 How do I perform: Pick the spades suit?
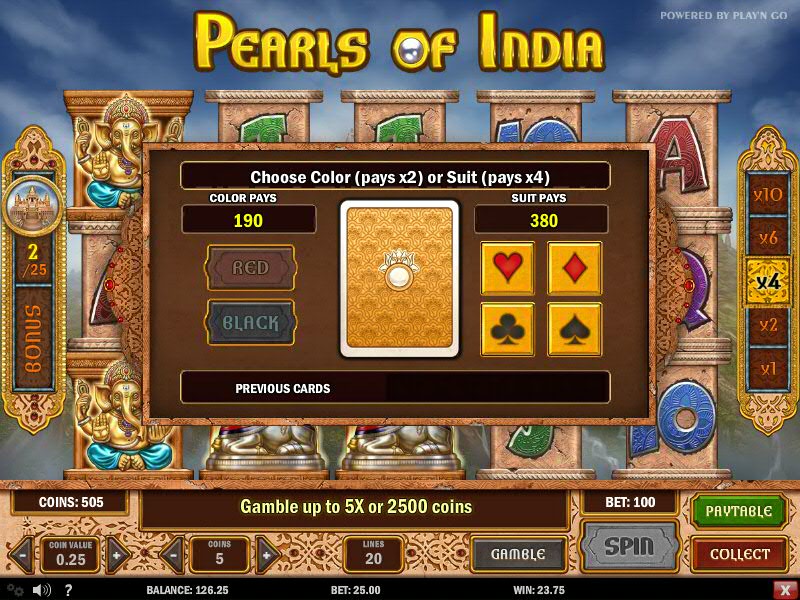pos(574,330)
